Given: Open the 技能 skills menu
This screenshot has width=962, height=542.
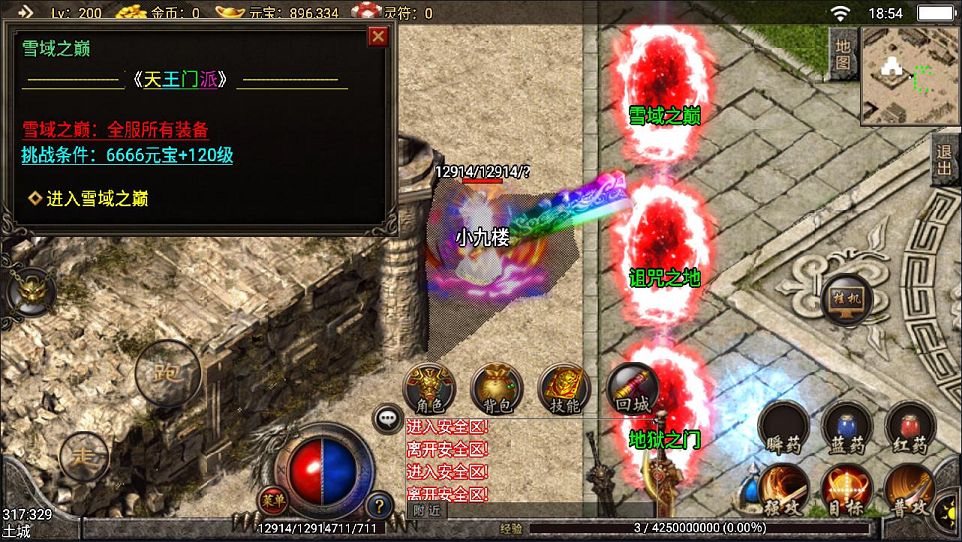Looking at the screenshot, I should (564, 388).
